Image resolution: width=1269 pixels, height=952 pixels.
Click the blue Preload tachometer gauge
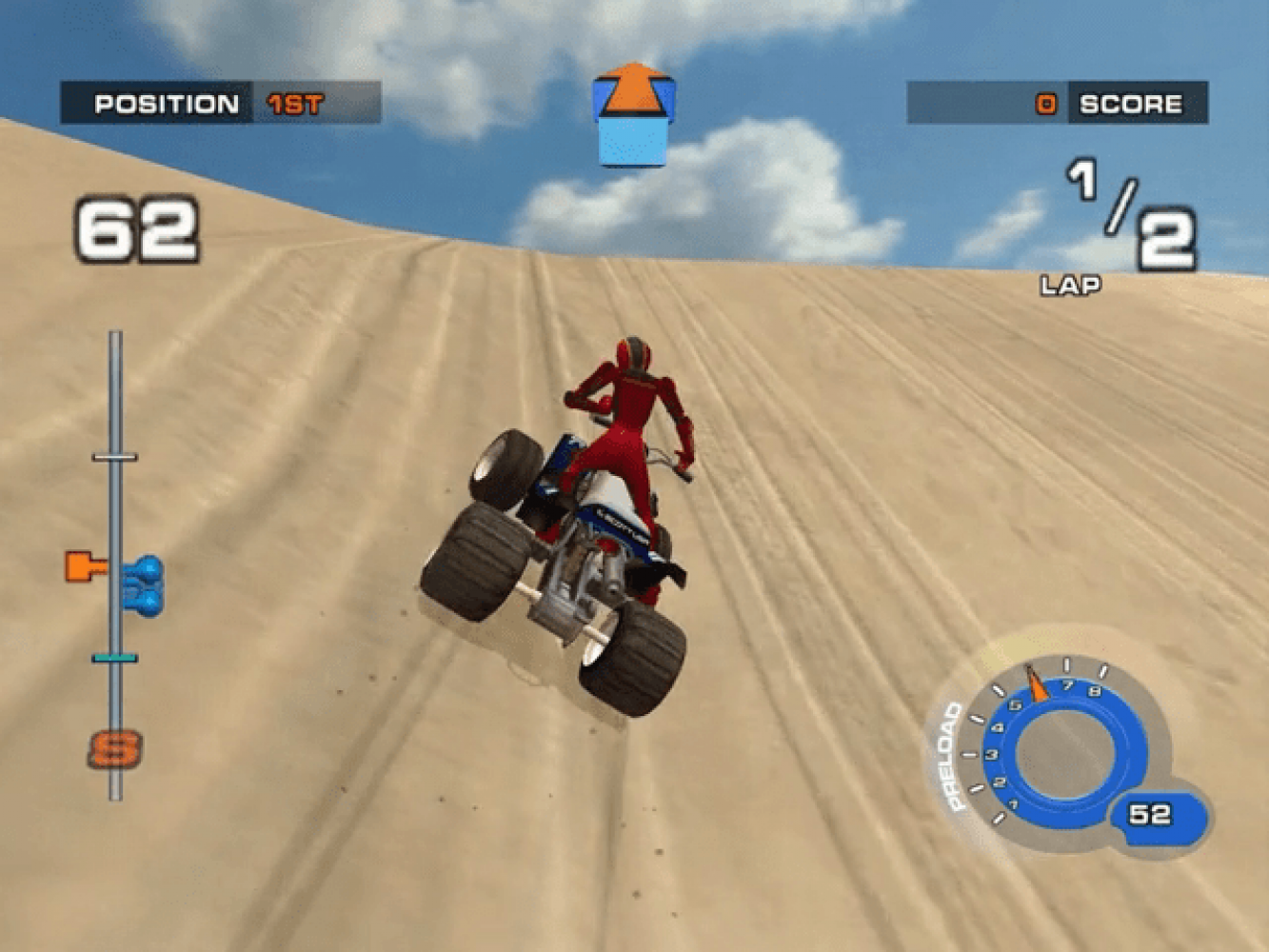tap(1064, 752)
